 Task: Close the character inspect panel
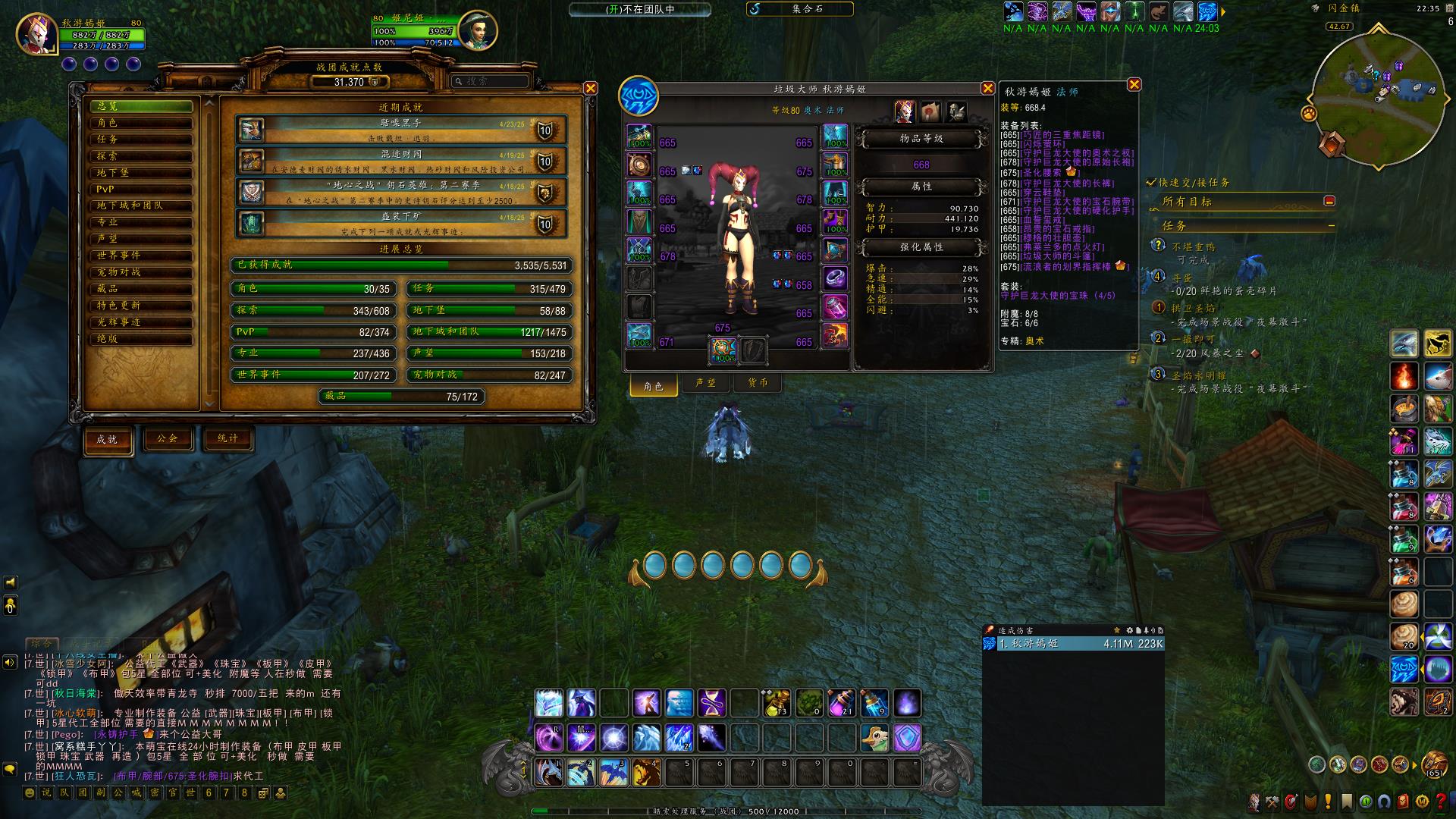pos(987,88)
